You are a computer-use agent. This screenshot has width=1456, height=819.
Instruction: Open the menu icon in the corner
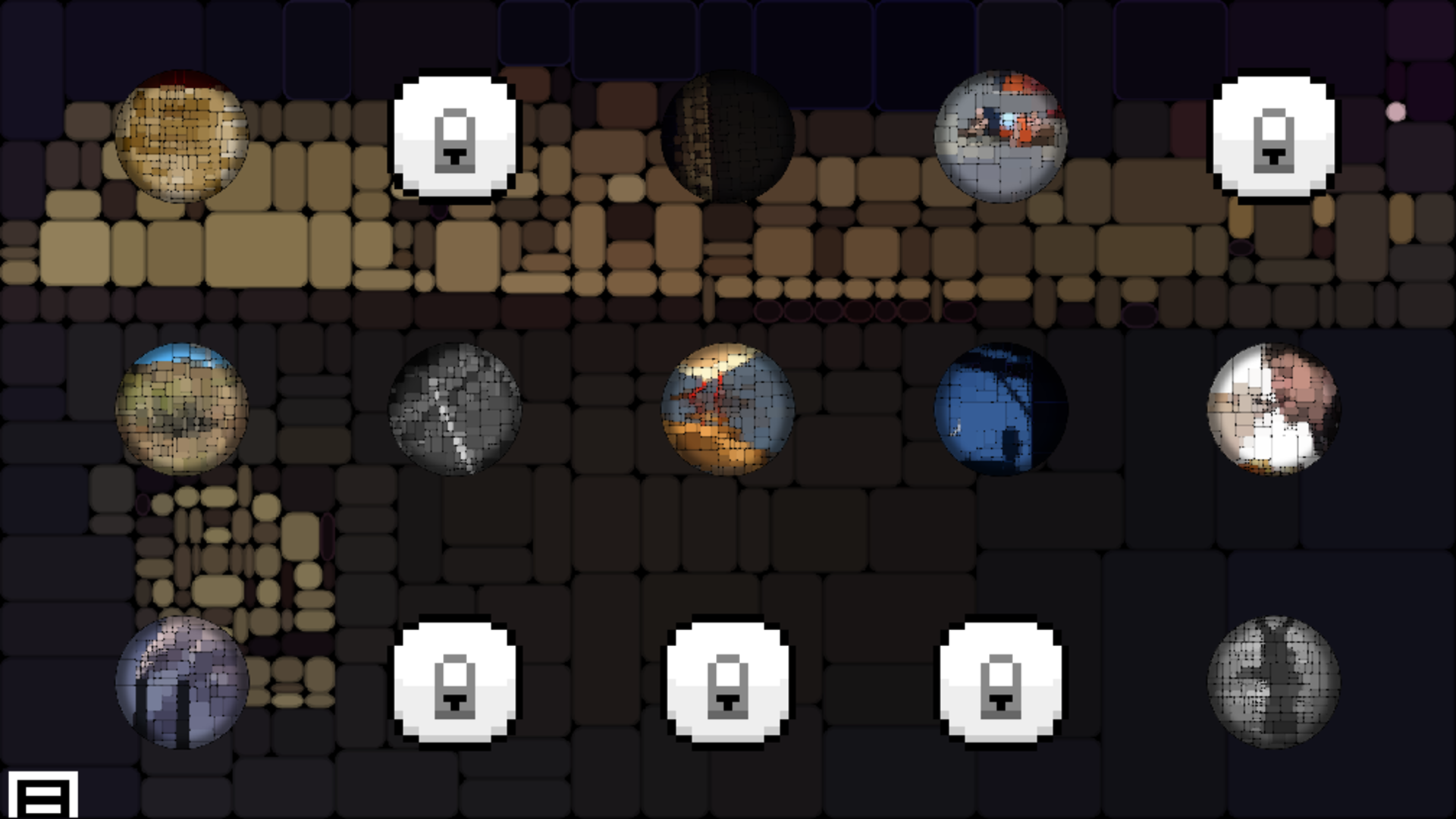(43, 795)
